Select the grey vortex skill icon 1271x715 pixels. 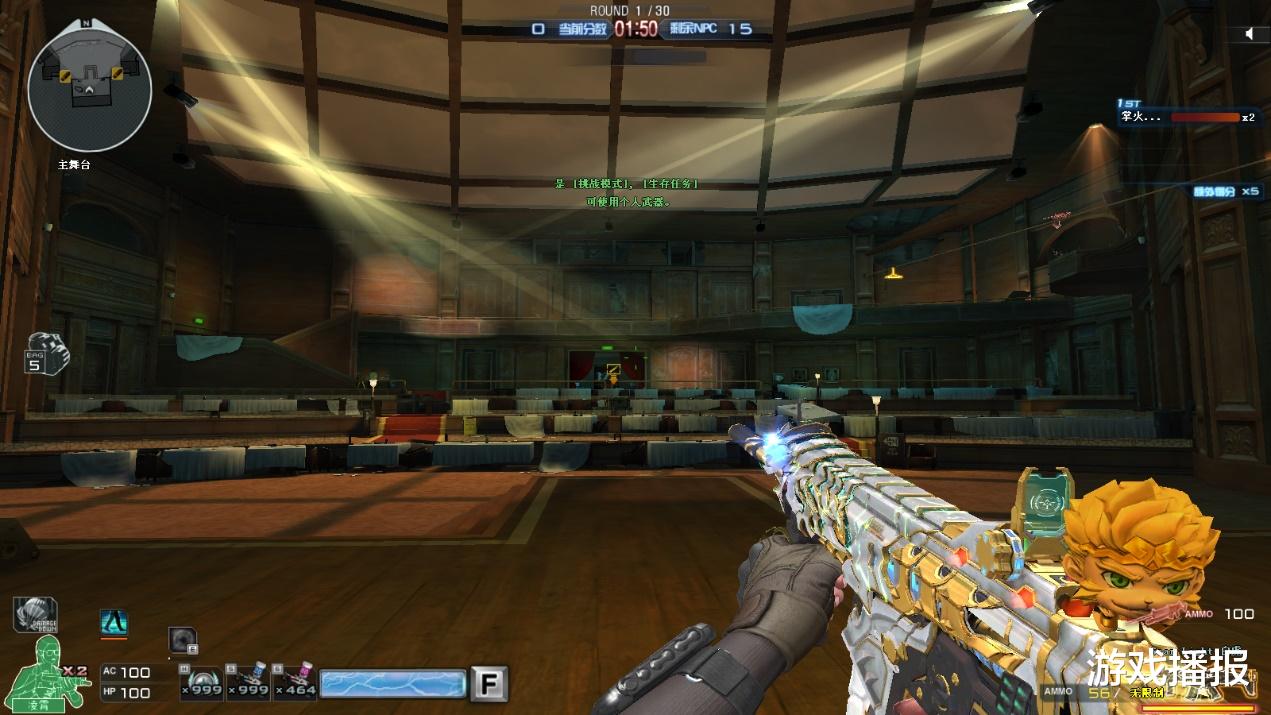[182, 640]
